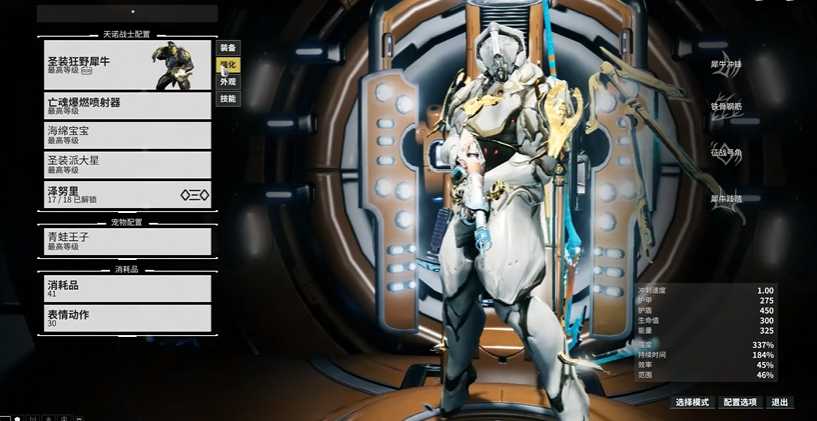Switch to the 装备 tab
Image resolution: width=817 pixels, height=421 pixels.
[228, 48]
